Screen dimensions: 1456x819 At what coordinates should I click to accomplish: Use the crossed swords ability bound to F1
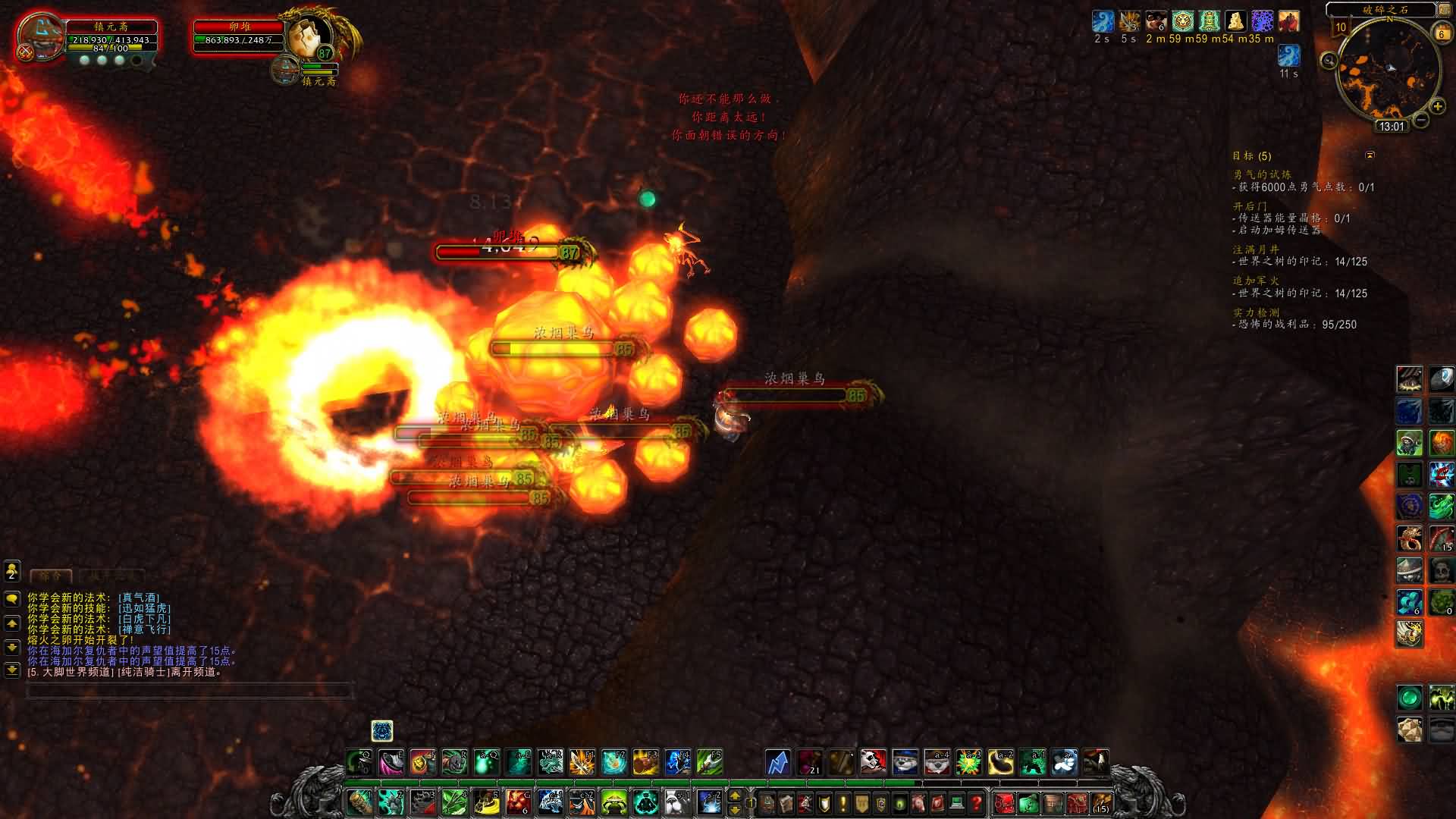coord(582,761)
